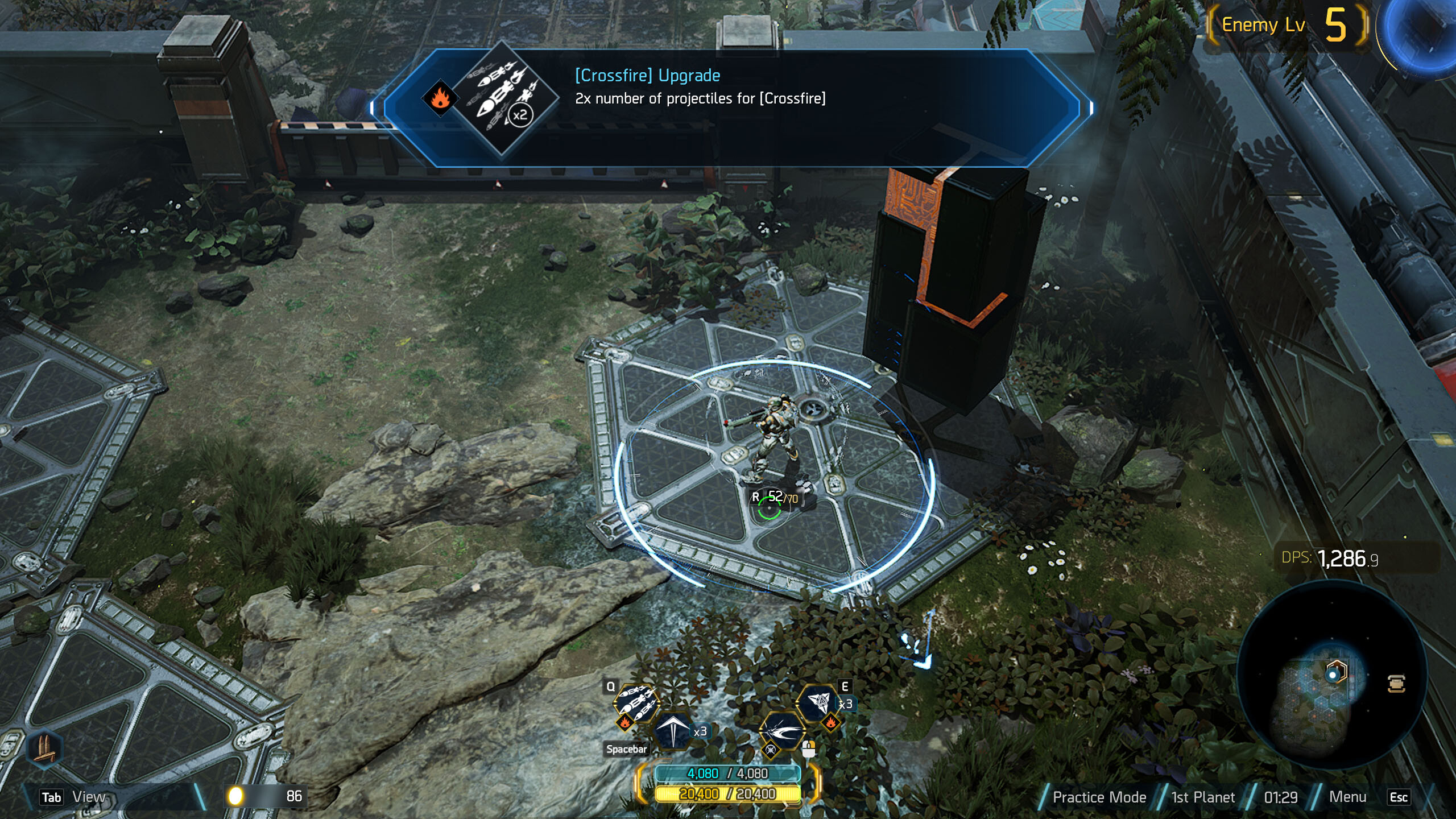Viewport: 1456px width, 819px height.
Task: Expand the Enemy Lv 5 indicator
Action: coord(1291,25)
